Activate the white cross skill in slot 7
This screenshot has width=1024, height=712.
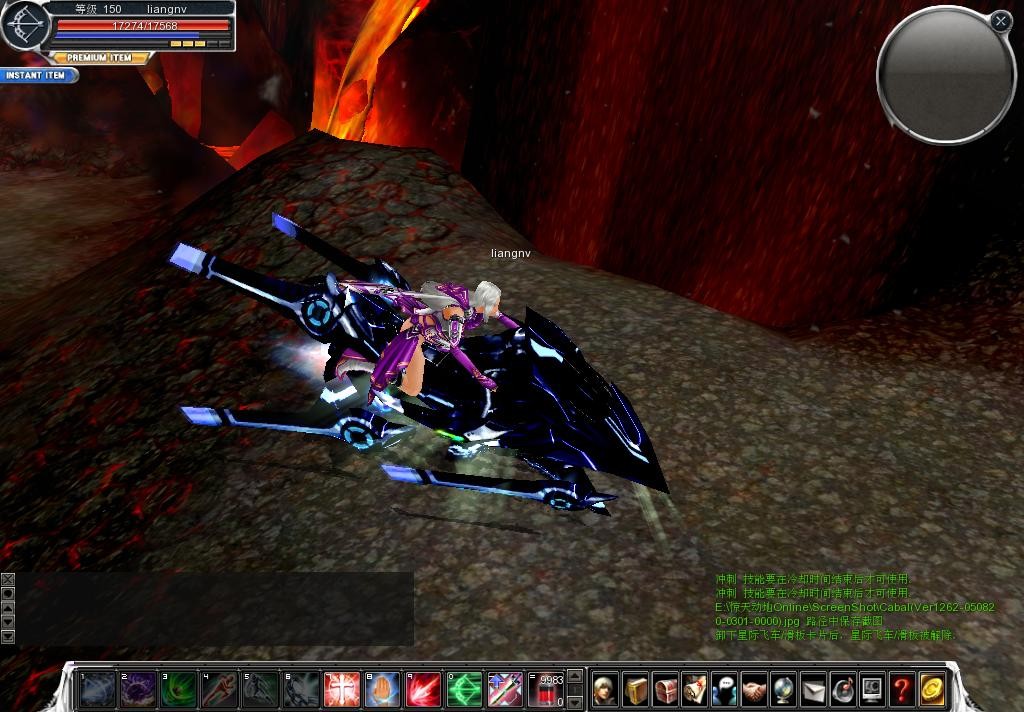[x=342, y=689]
